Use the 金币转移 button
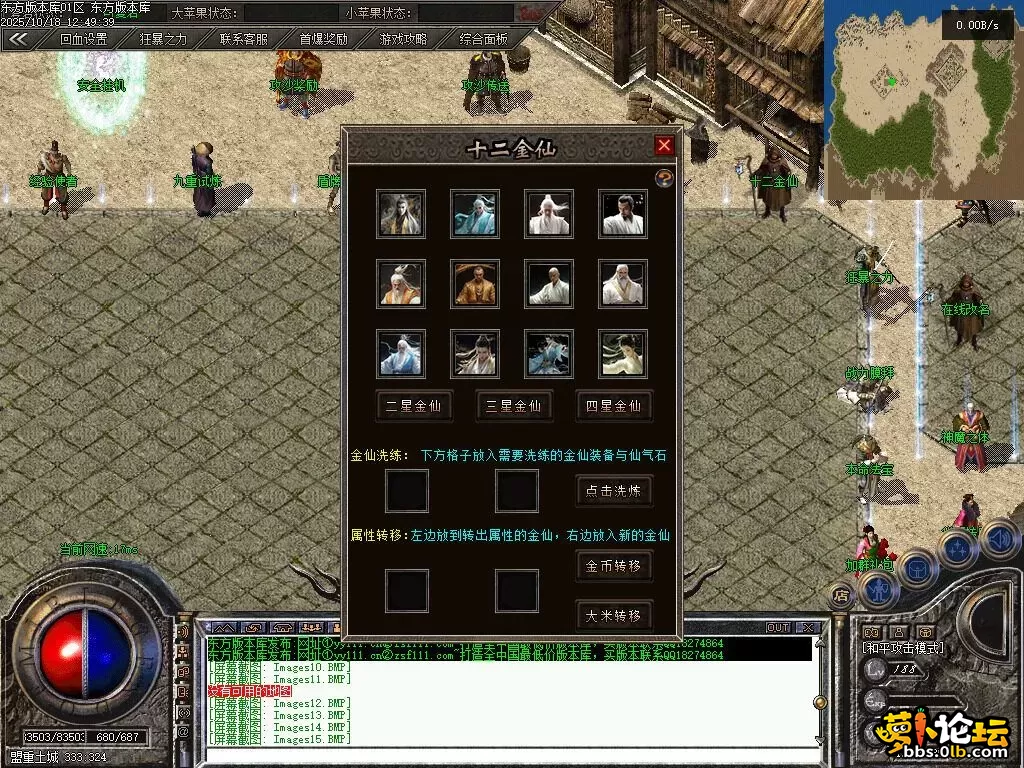Screen dimensions: 1024x768 pos(614,566)
